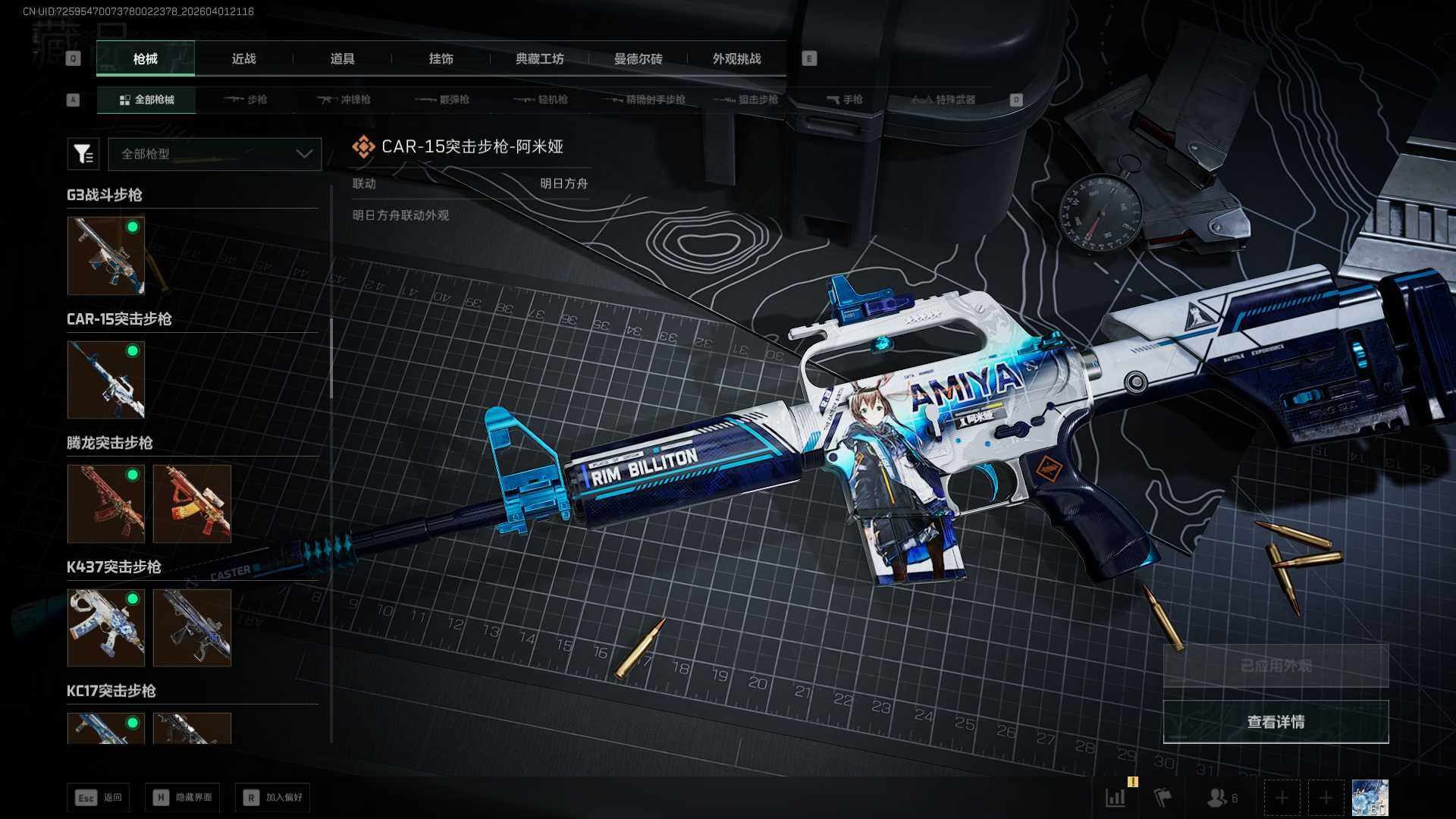Choose the orange-gold 腾龙突击步枪 skin without green dot

192,504
